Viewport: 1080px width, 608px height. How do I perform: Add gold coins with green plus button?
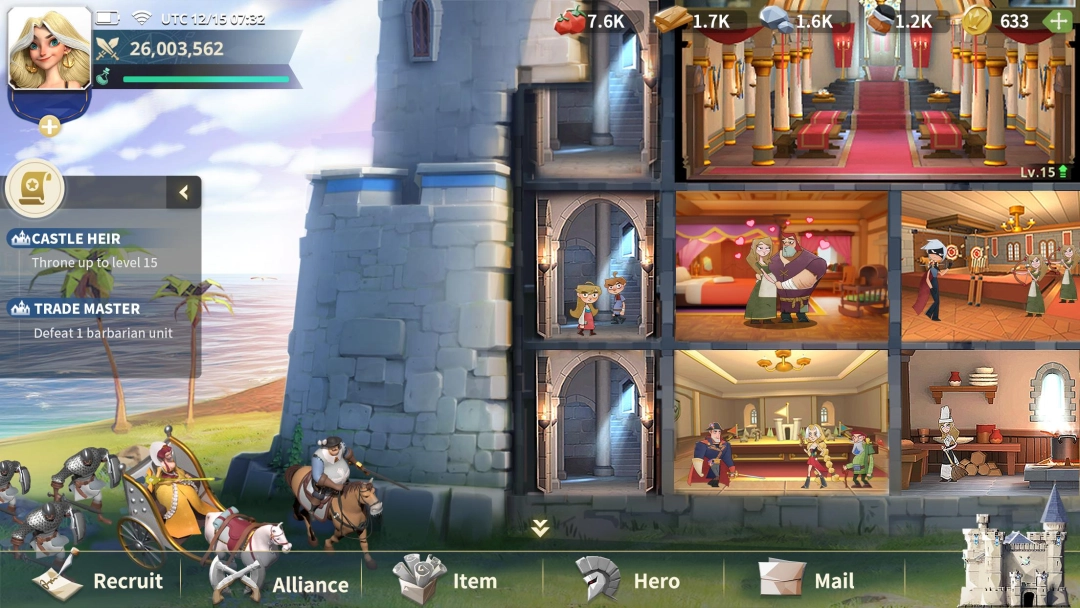click(x=1057, y=20)
